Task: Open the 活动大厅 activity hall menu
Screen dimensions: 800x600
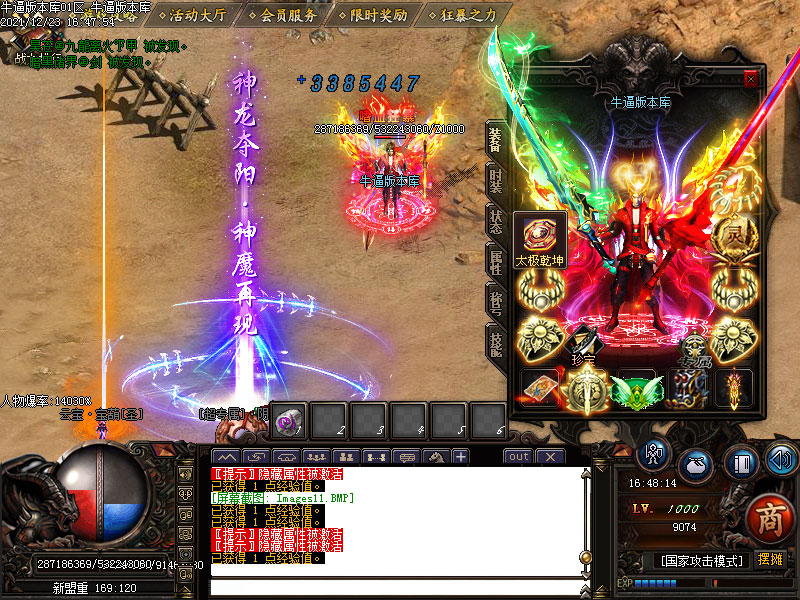Action: [x=197, y=15]
